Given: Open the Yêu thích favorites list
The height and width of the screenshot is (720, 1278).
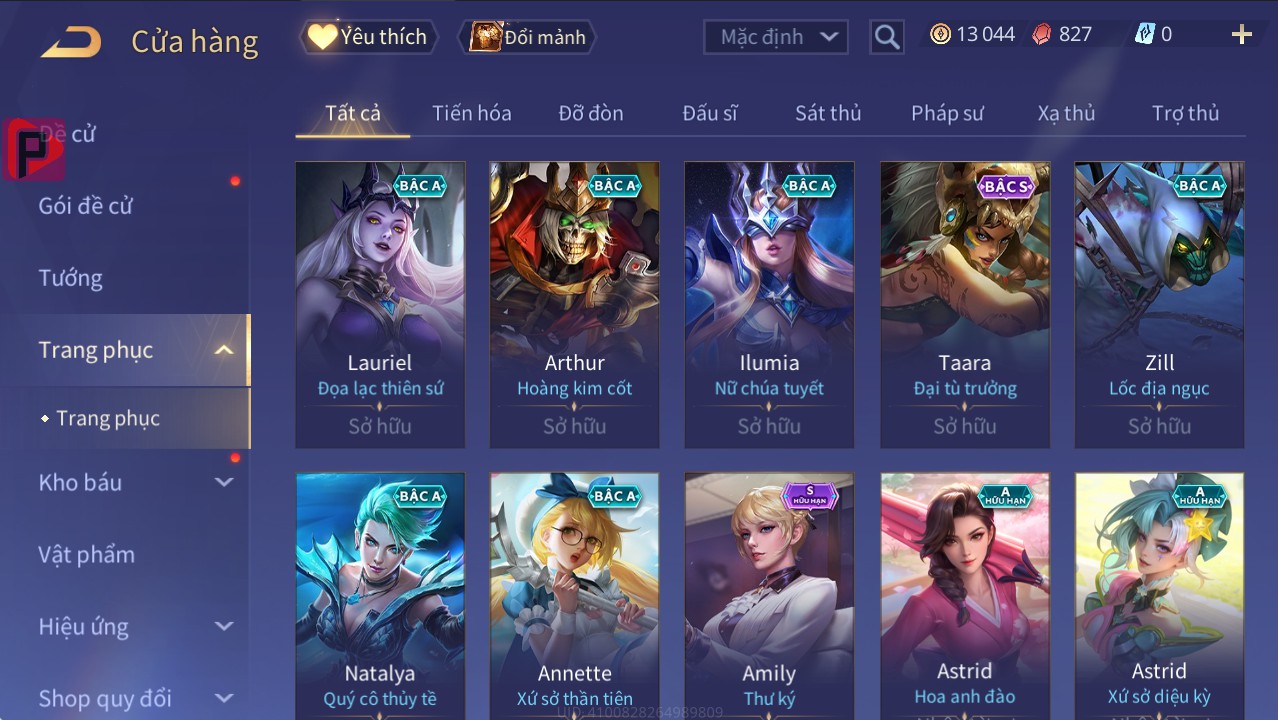Looking at the screenshot, I should (x=367, y=37).
